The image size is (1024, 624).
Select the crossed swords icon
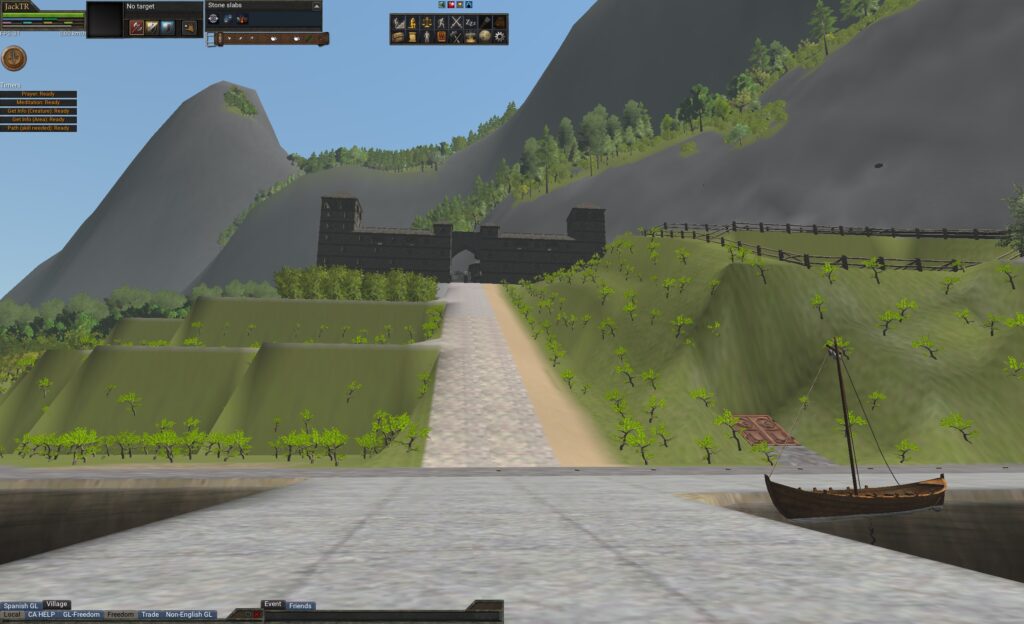[456, 22]
